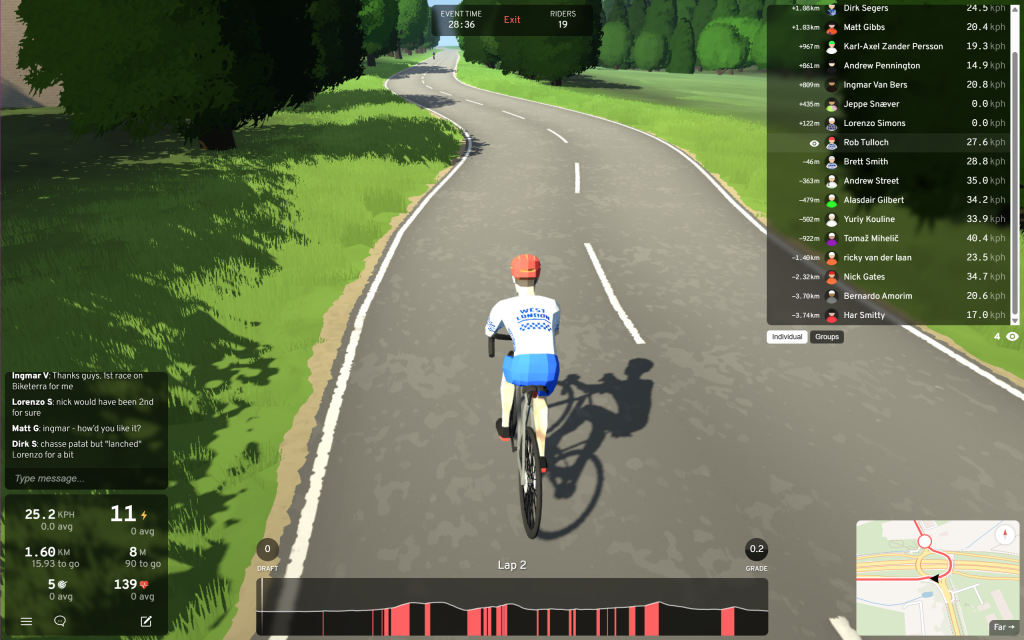Exit the event using the red Exit button
Image resolution: width=1024 pixels, height=640 pixels.
tap(512, 20)
